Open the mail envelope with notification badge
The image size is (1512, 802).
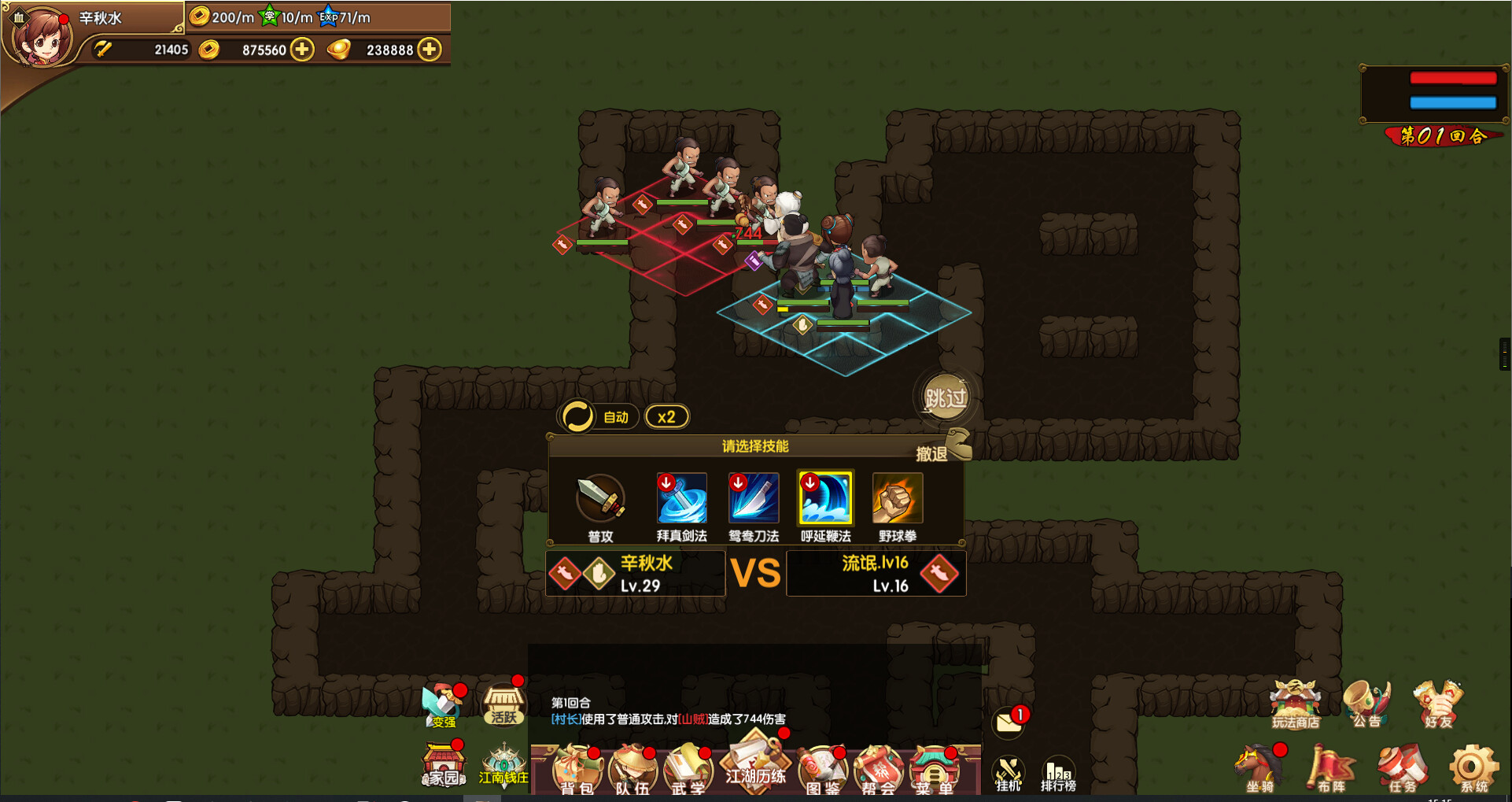click(x=1009, y=720)
